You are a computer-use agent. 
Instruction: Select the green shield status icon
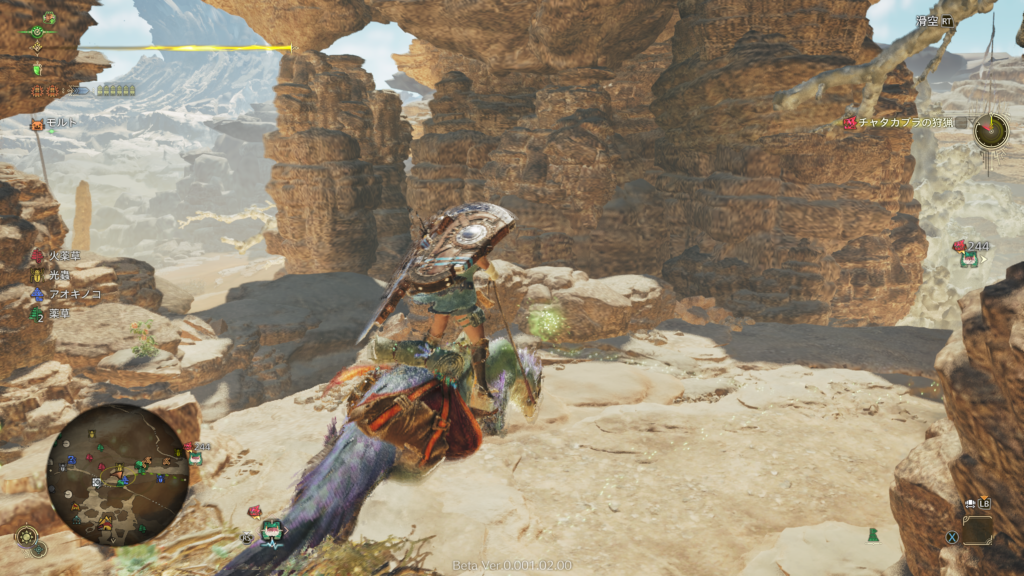click(x=38, y=69)
